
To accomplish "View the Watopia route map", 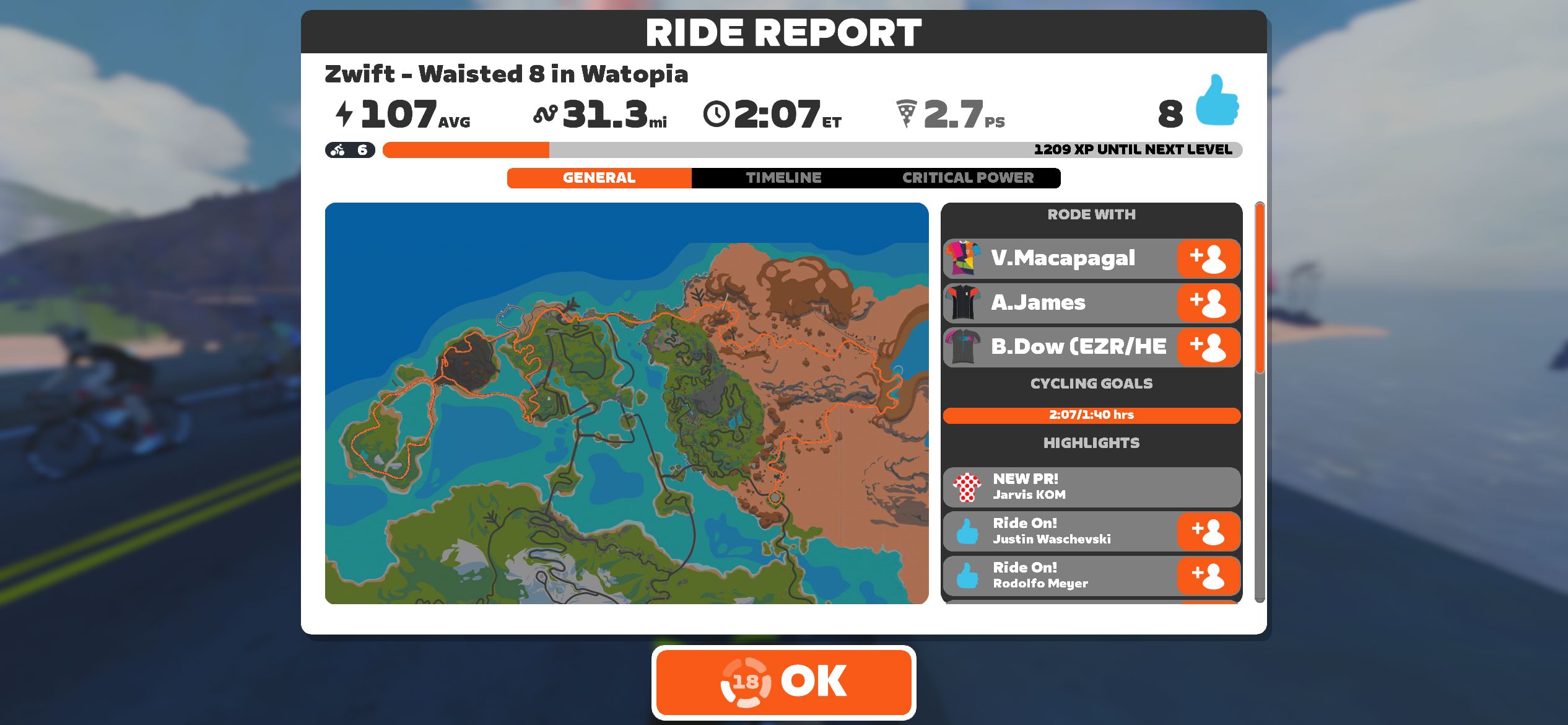I will pos(626,403).
